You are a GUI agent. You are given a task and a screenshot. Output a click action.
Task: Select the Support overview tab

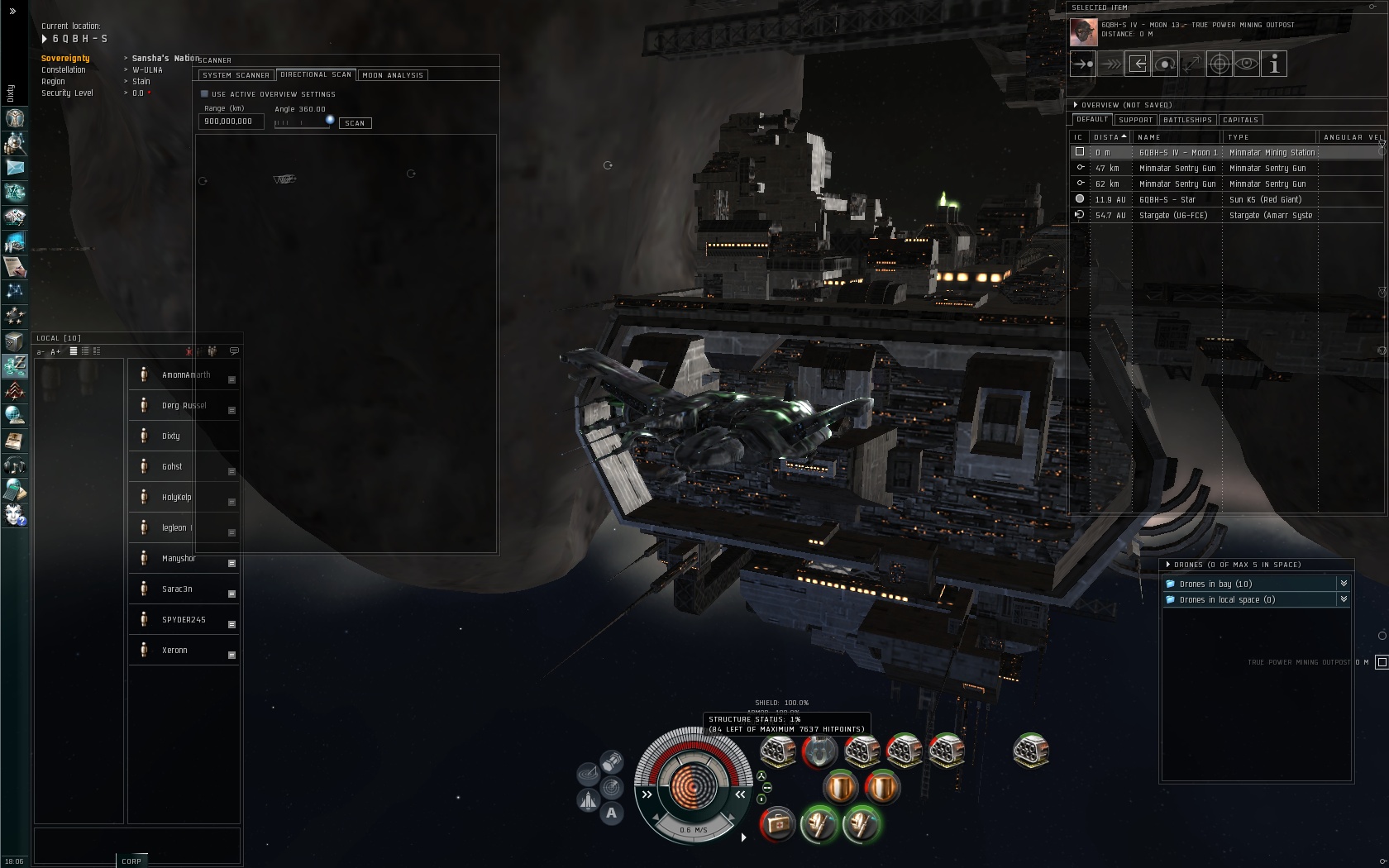(x=1135, y=120)
